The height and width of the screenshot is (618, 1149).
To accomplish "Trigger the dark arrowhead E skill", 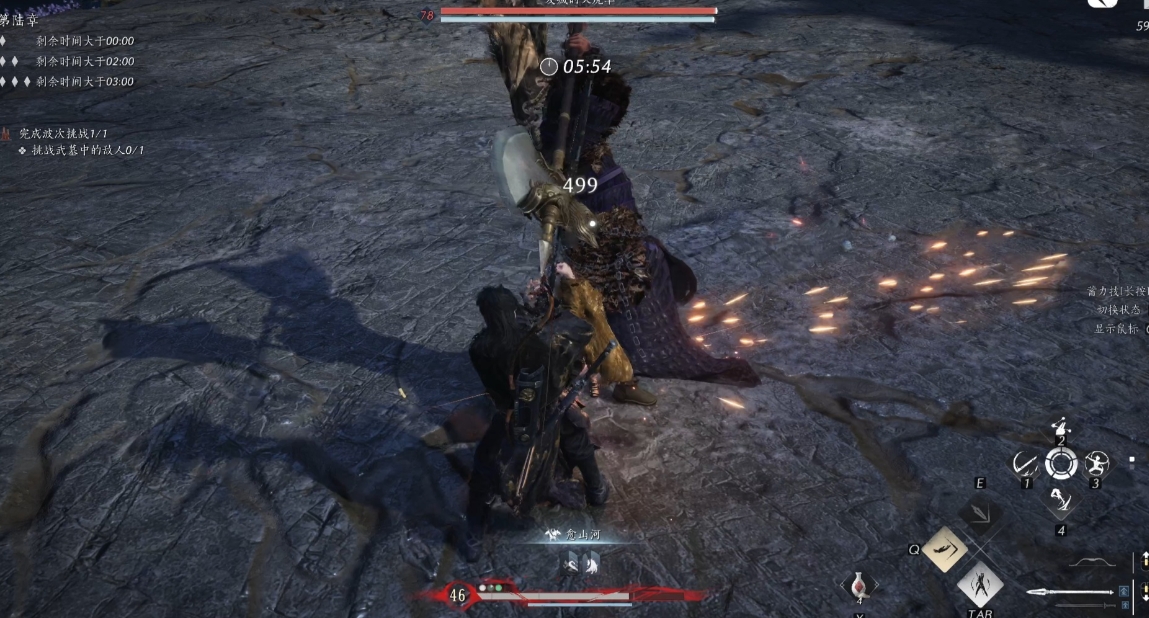I will coord(979,514).
